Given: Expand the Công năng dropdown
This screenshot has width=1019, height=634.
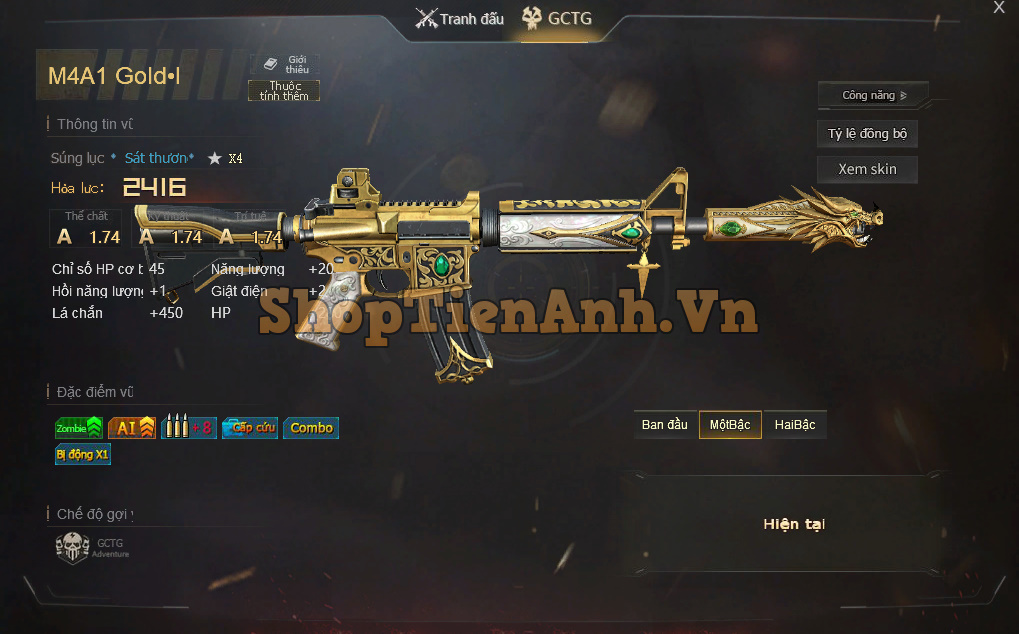Looking at the screenshot, I should [x=873, y=96].
